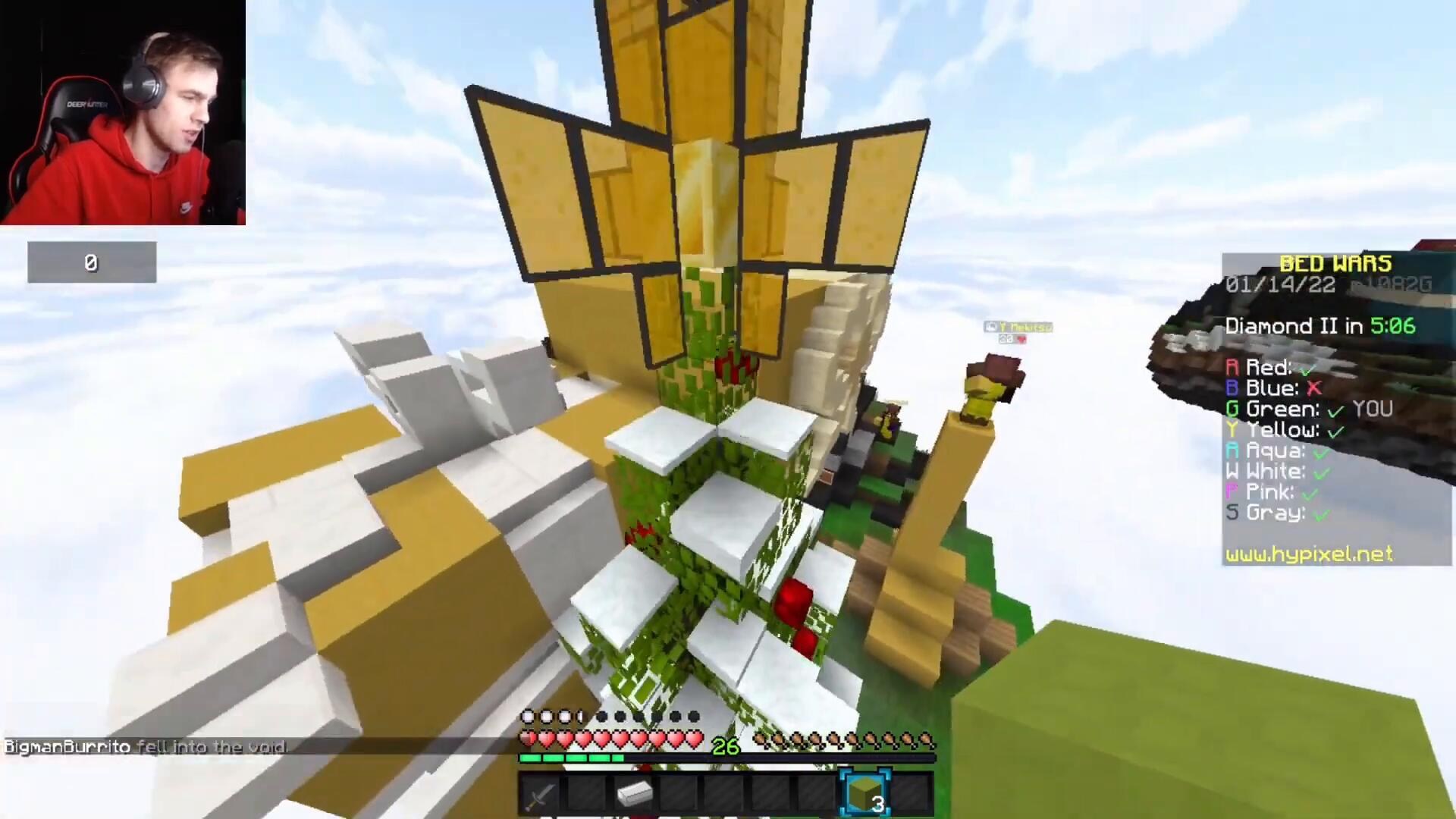Choose the green wool block slot
Image resolution: width=1456 pixels, height=819 pixels.
tap(865, 795)
